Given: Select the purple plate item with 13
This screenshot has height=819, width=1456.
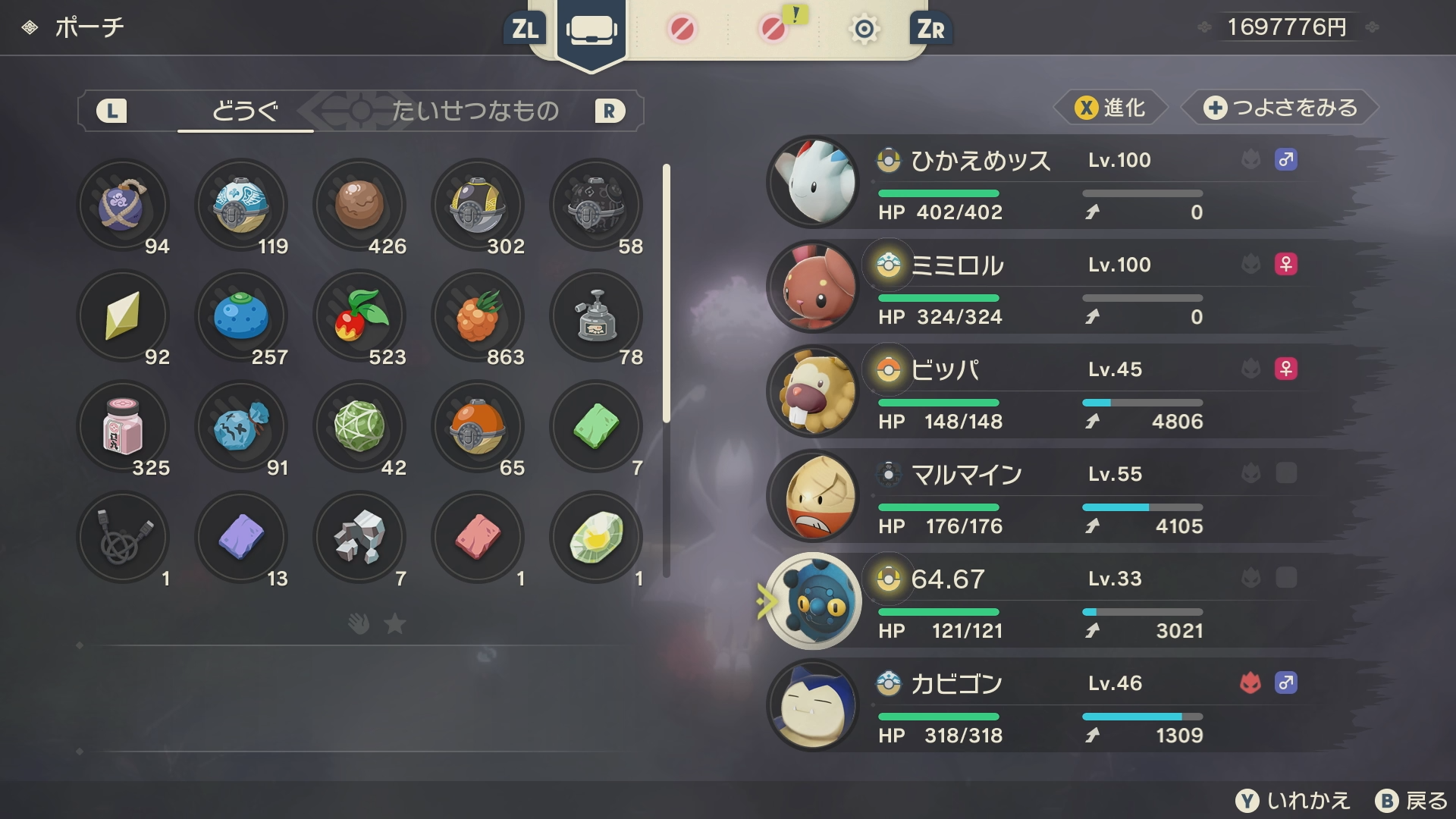Looking at the screenshot, I should click(241, 537).
